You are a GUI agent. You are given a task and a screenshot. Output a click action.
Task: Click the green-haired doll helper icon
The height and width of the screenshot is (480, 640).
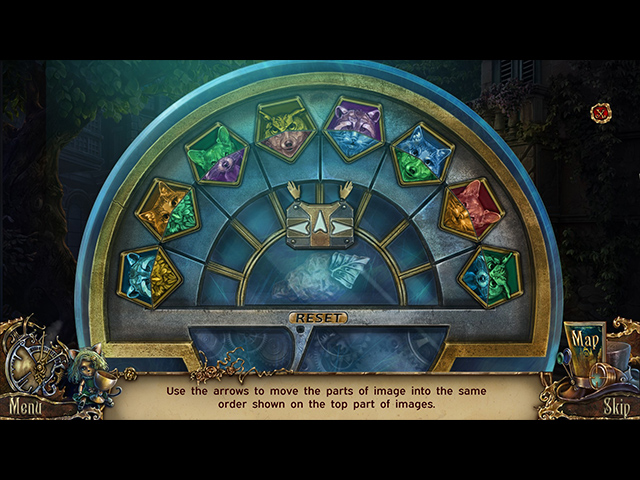click(x=86, y=374)
